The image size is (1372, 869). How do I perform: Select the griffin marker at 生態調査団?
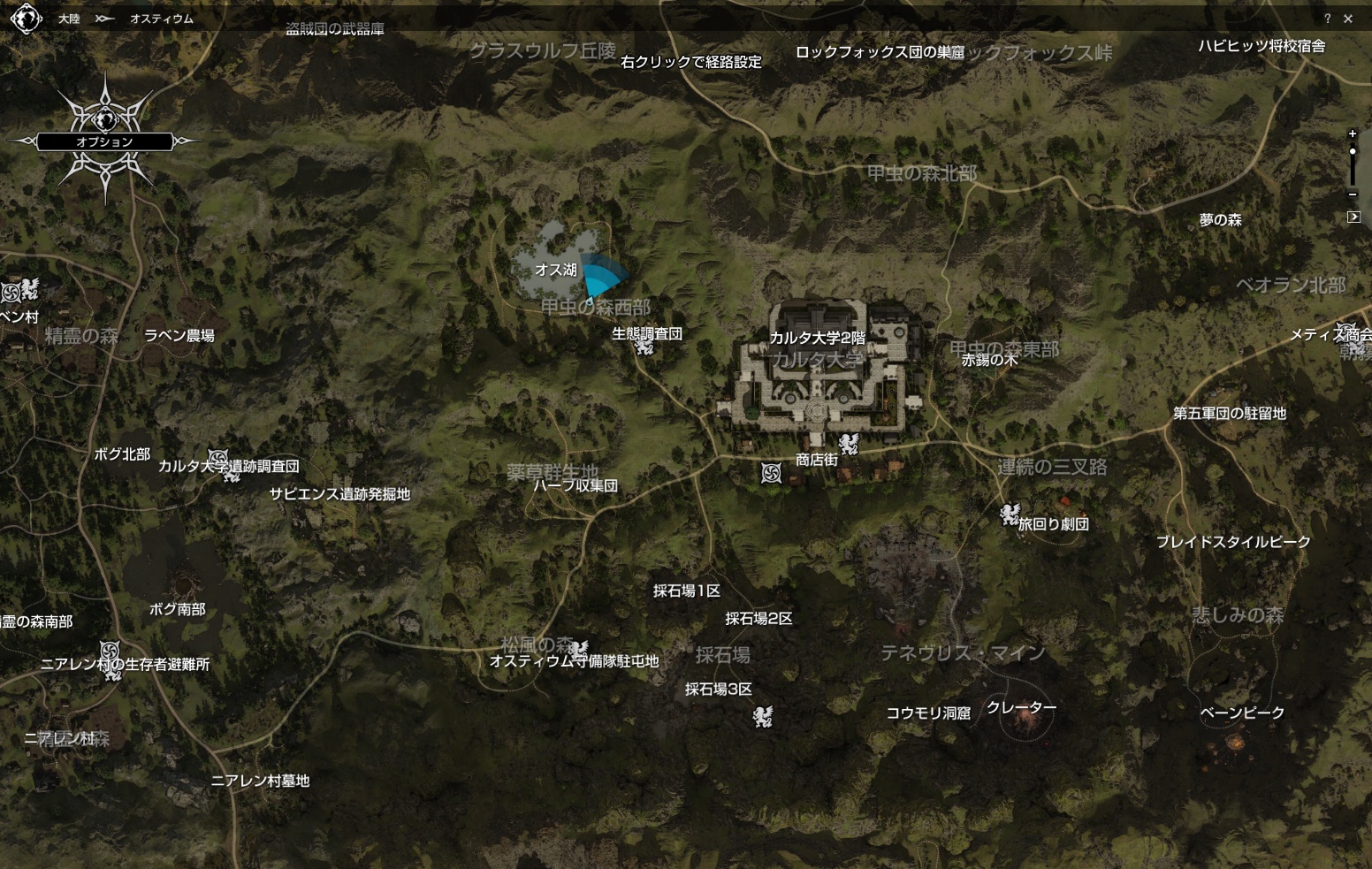tap(644, 347)
